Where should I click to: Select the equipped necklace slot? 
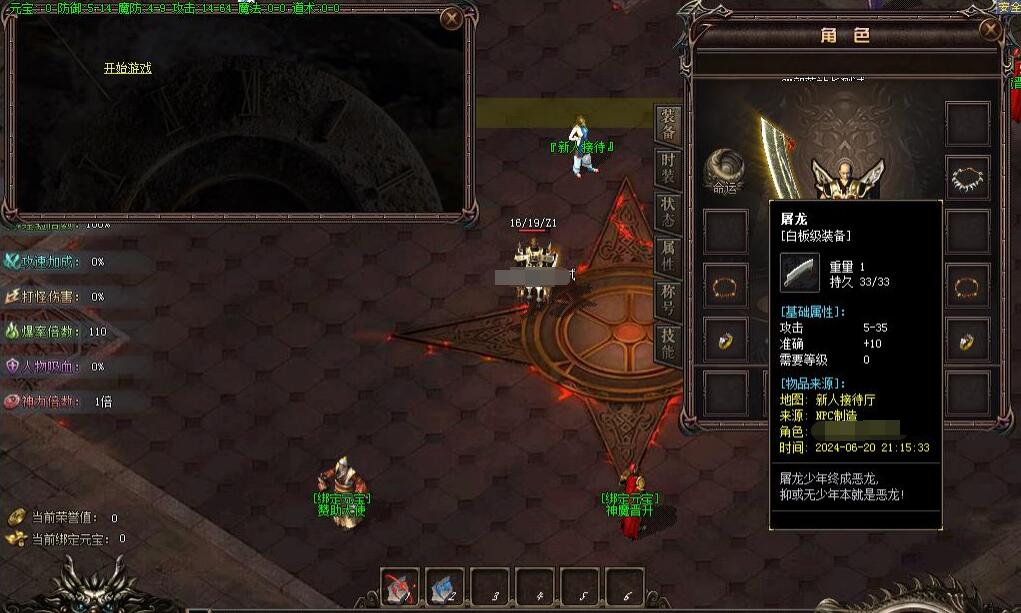tap(967, 178)
